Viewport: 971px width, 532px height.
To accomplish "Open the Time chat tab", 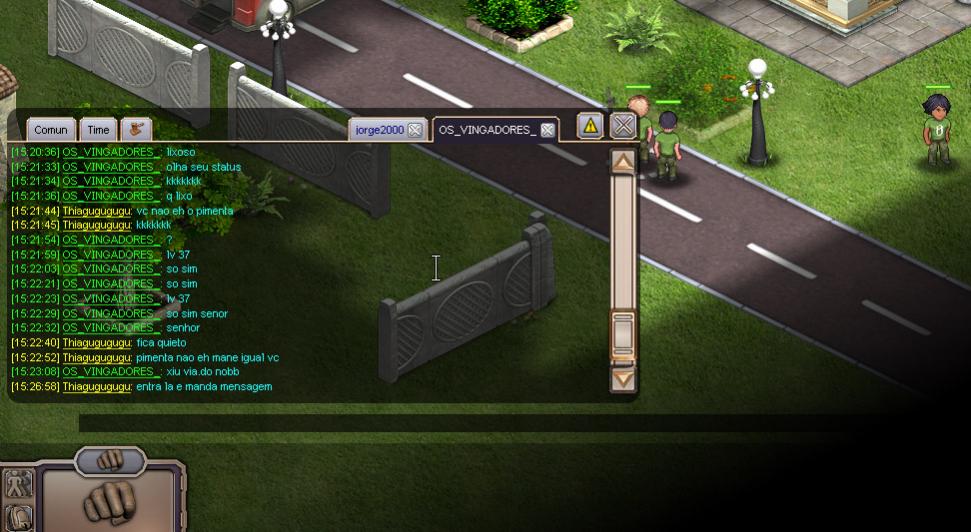I will 98,130.
